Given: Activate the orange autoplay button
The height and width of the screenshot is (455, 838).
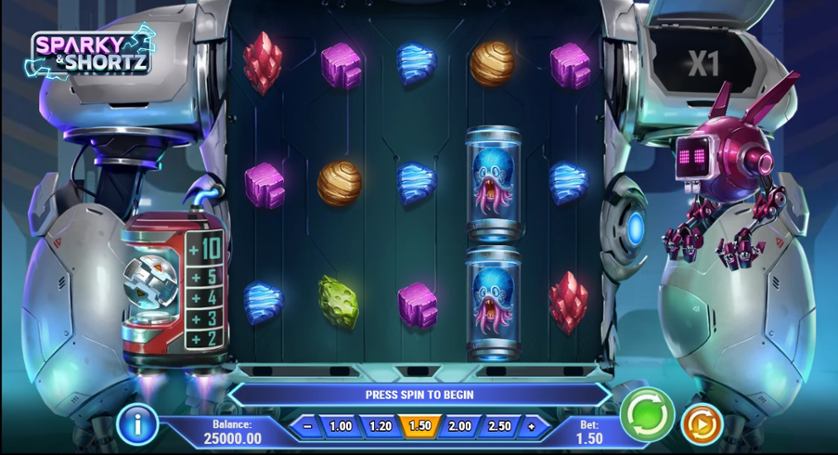Looking at the screenshot, I should pyautogui.click(x=701, y=424).
